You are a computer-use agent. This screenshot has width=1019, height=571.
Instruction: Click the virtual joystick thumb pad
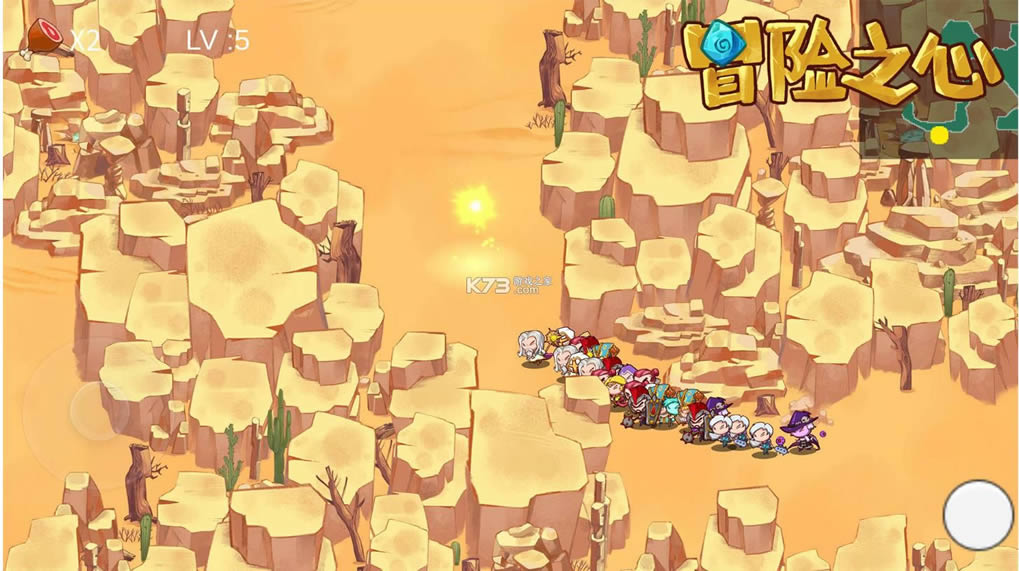pyautogui.click(x=97, y=409)
